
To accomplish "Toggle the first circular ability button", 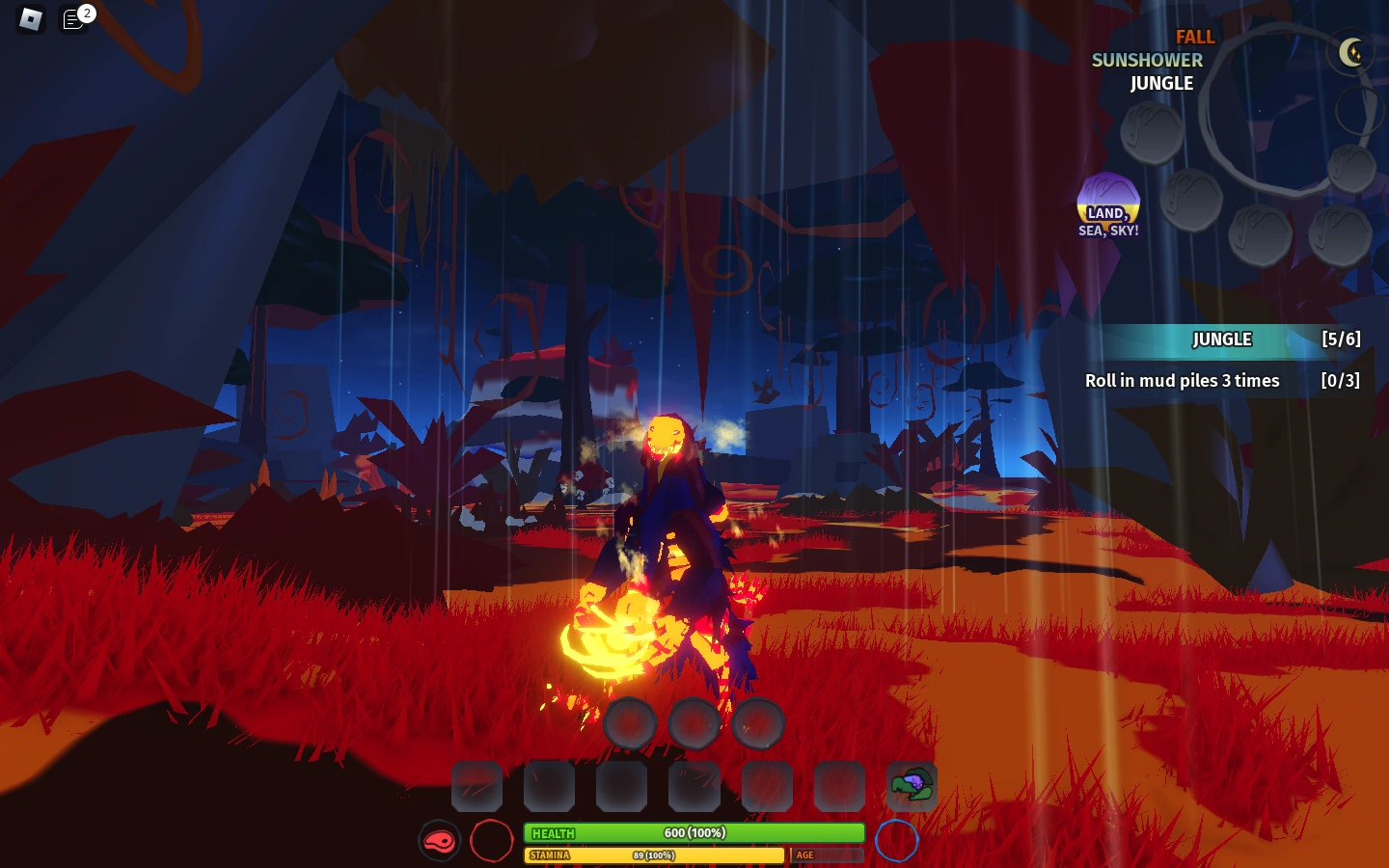I will click(x=630, y=721).
